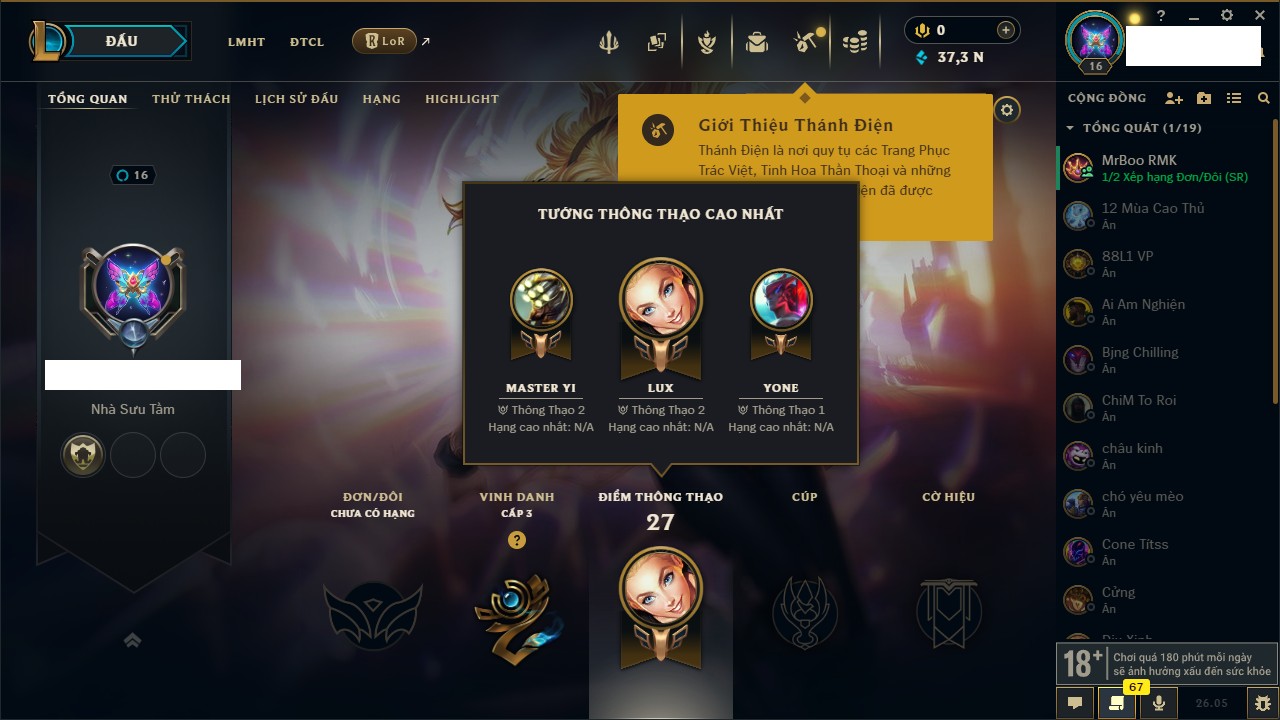This screenshot has width=1280, height=720.
Task: Open the profile gear settings
Action: (1007, 110)
